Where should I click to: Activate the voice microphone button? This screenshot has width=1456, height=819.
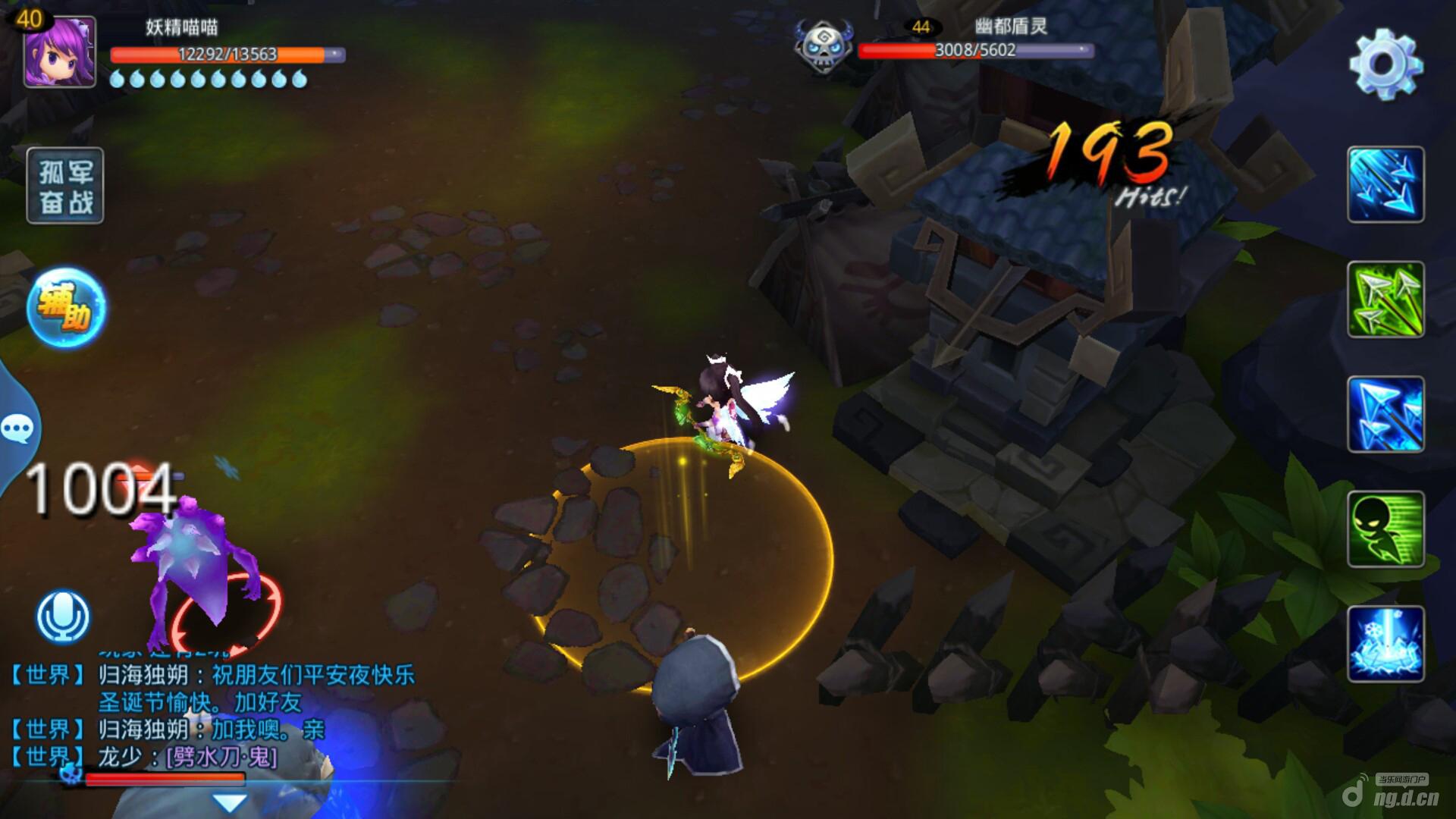(63, 616)
